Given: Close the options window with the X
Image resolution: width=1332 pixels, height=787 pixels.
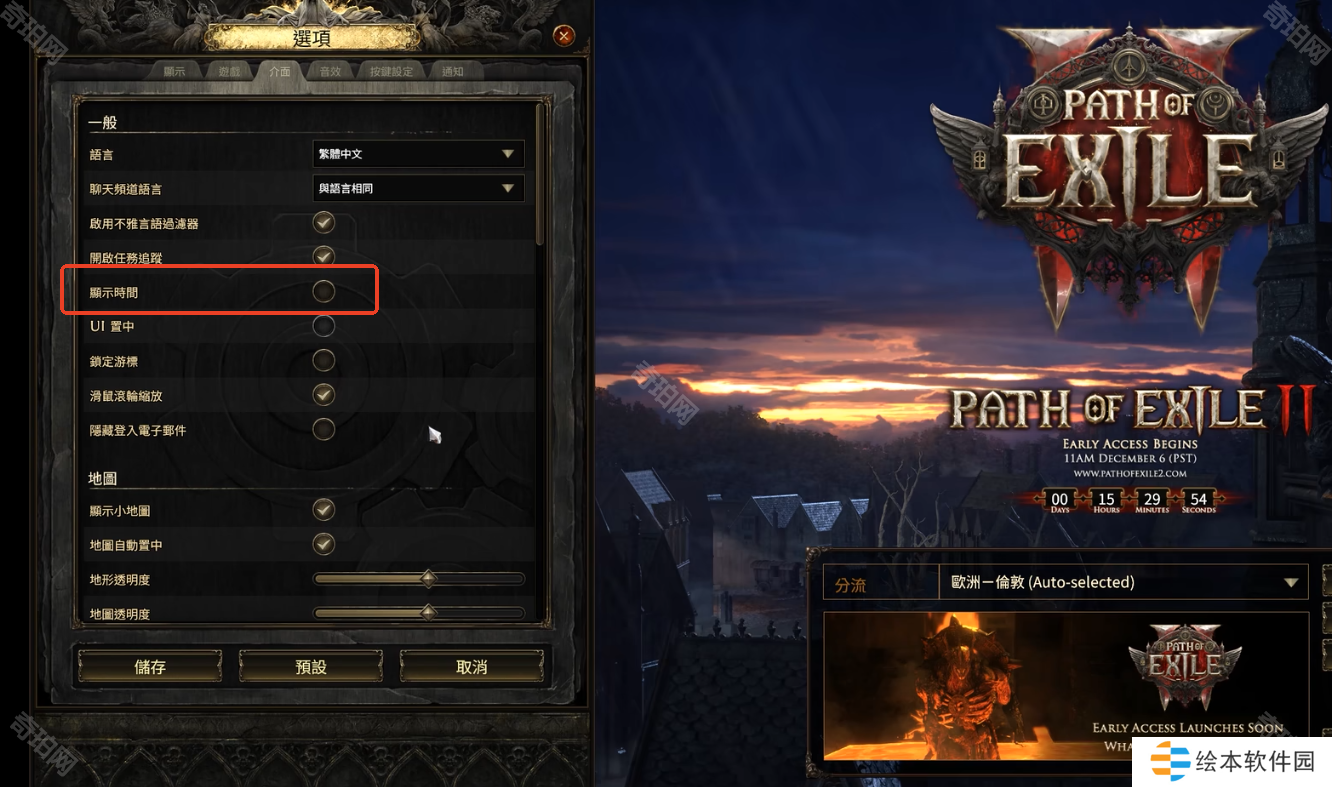Looking at the screenshot, I should click(x=564, y=37).
